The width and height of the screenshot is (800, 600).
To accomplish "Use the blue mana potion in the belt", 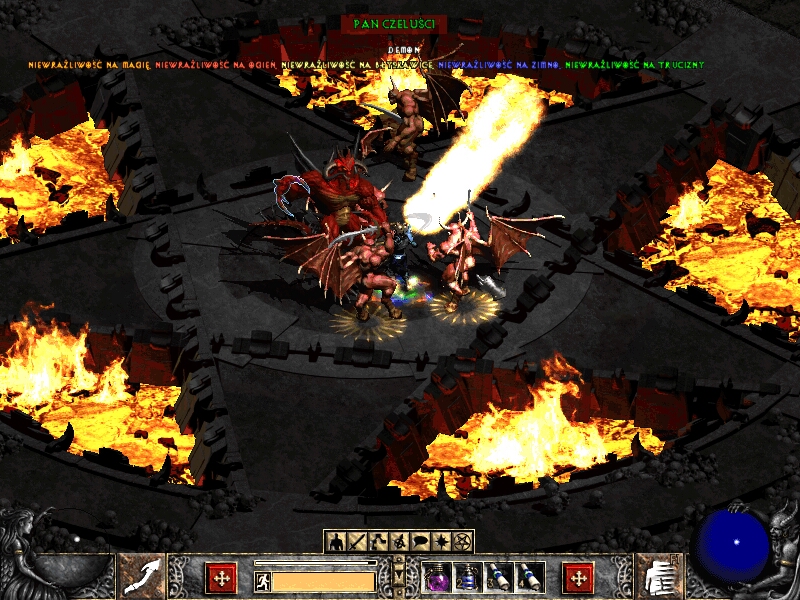I will 468,577.
